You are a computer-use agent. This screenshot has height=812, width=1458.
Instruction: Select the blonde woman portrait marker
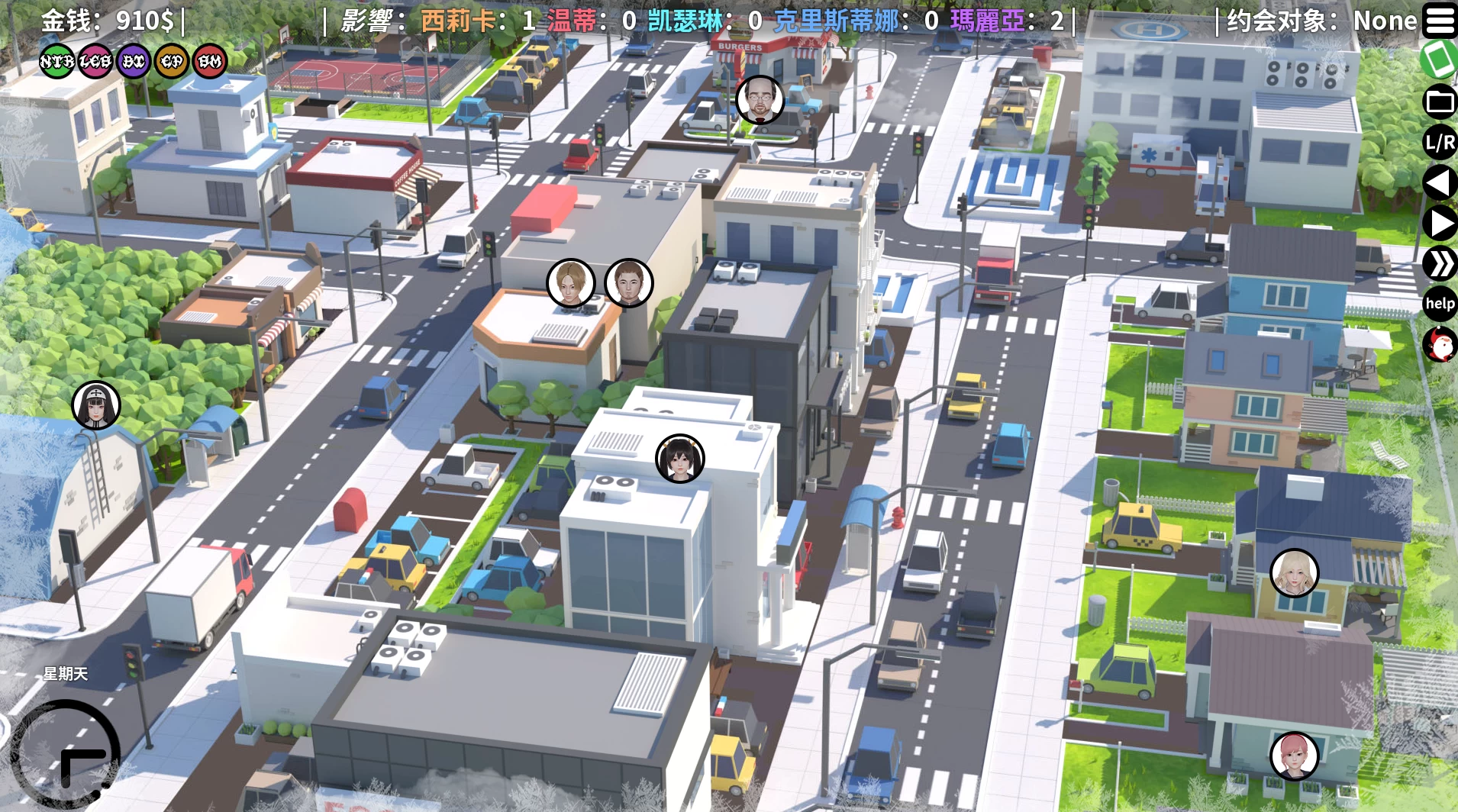tap(1294, 572)
